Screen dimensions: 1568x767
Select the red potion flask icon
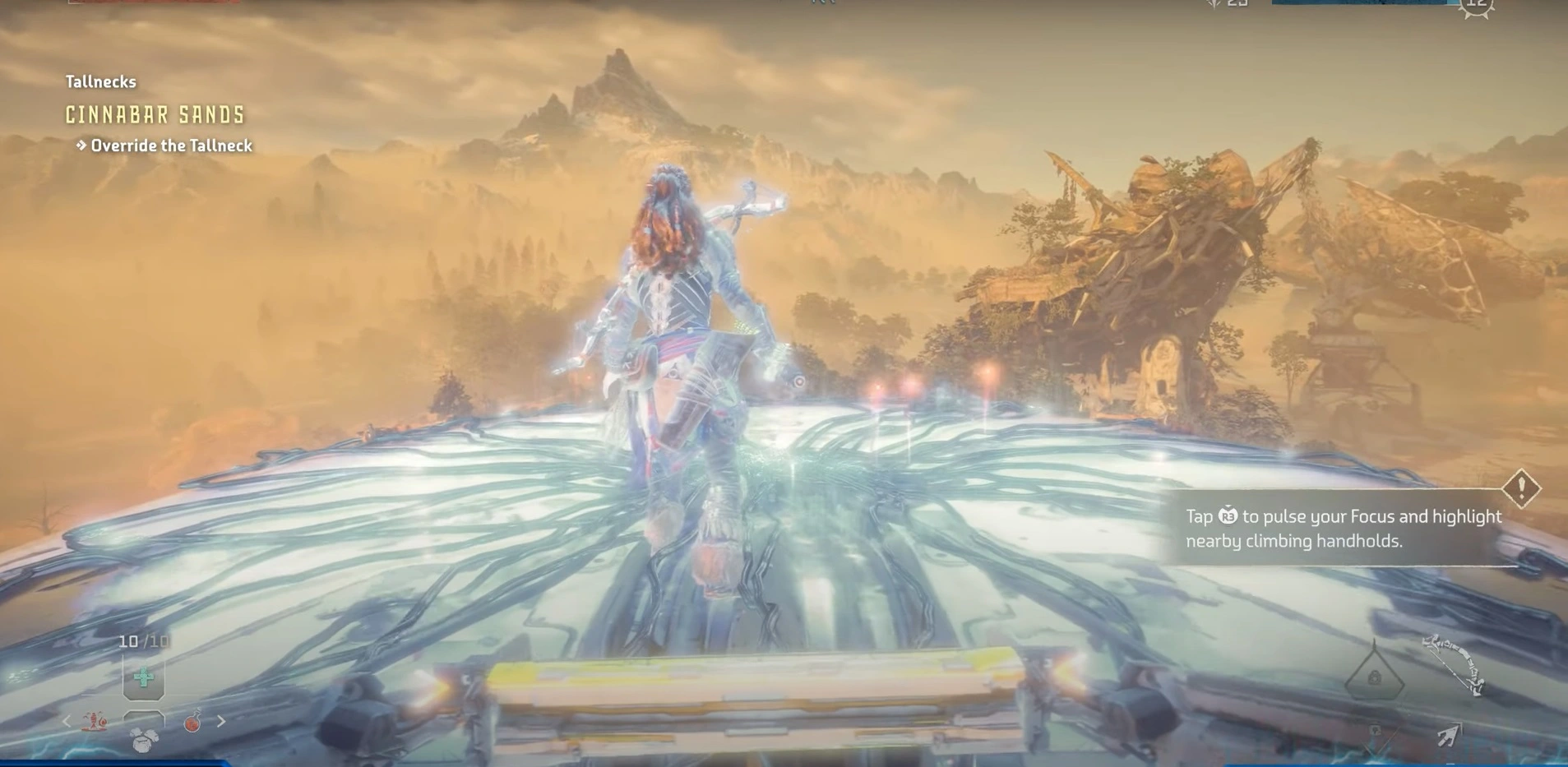(192, 722)
